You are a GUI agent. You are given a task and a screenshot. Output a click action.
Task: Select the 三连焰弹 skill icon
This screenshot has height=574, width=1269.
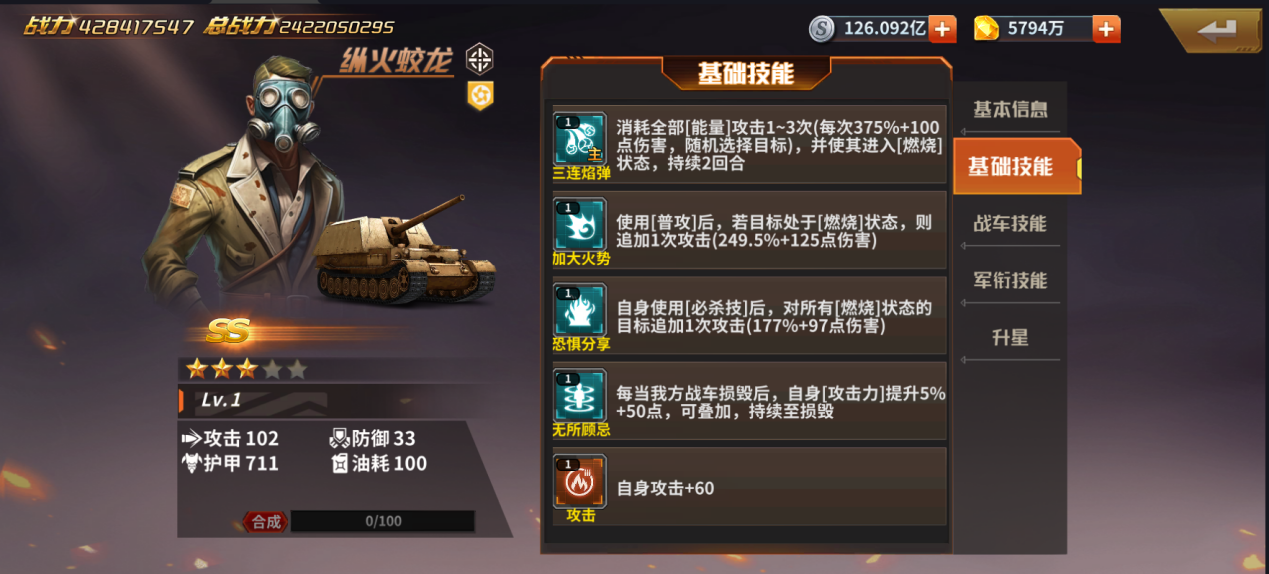(580, 139)
